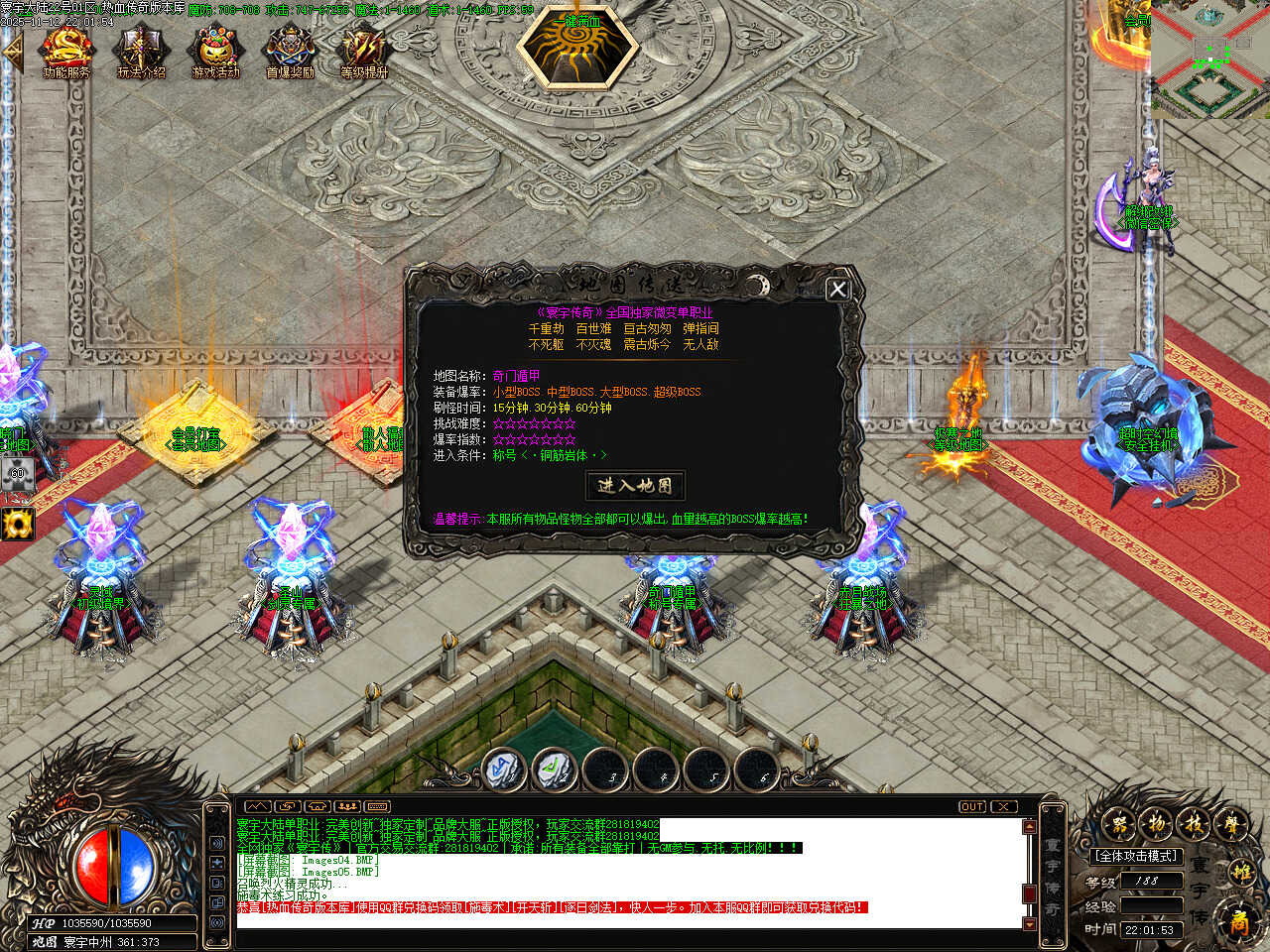The height and width of the screenshot is (952, 1270).
Task: Open the 等级提升 level up icon
Action: tap(364, 51)
